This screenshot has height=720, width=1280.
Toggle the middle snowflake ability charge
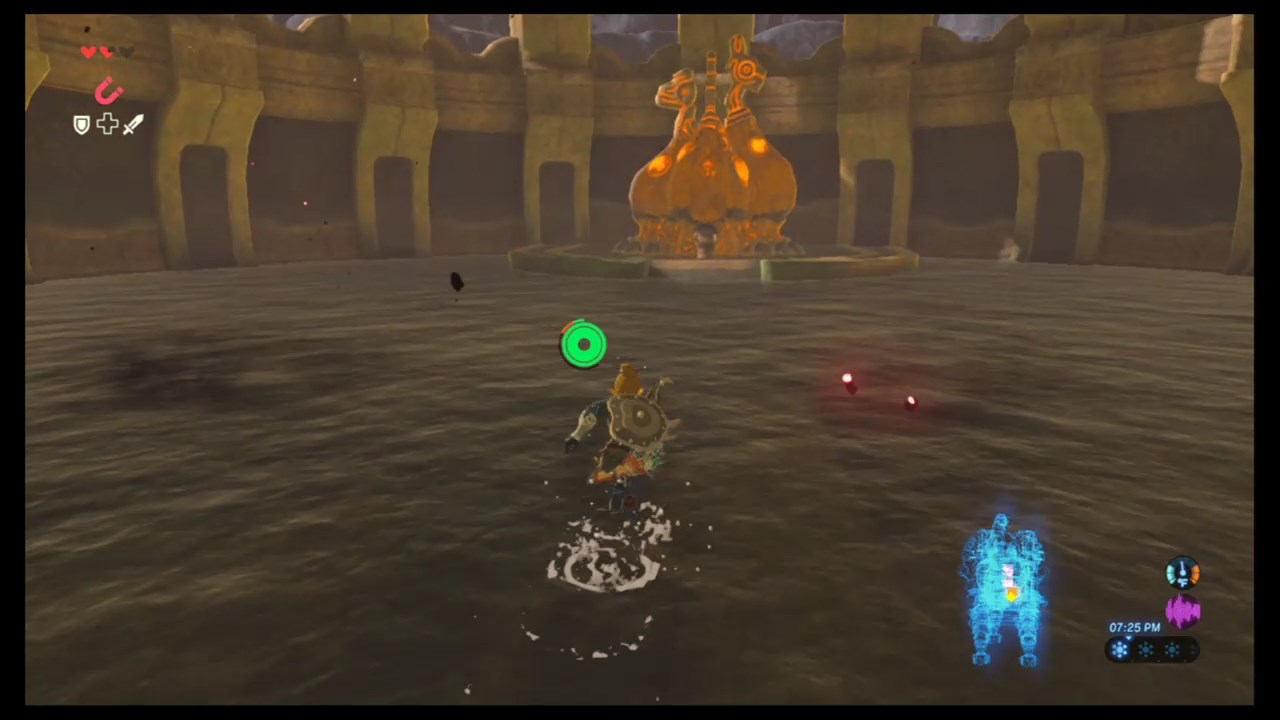pos(1145,649)
